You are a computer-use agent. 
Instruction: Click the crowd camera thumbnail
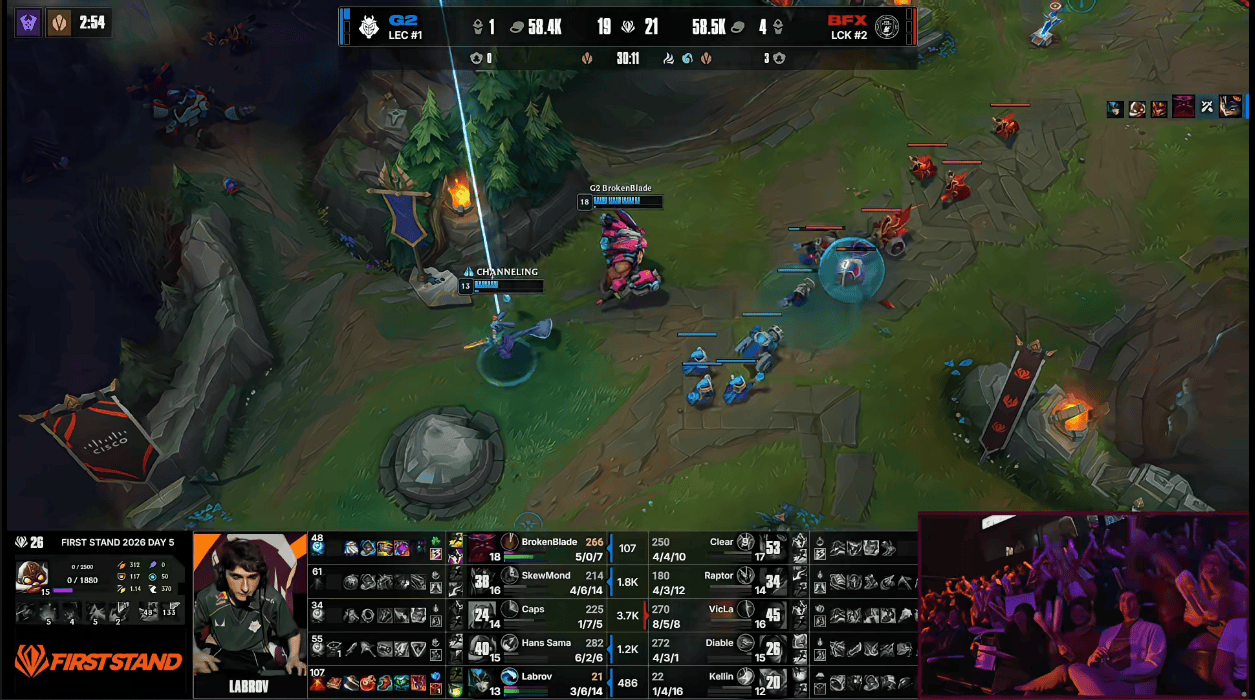(1084, 604)
